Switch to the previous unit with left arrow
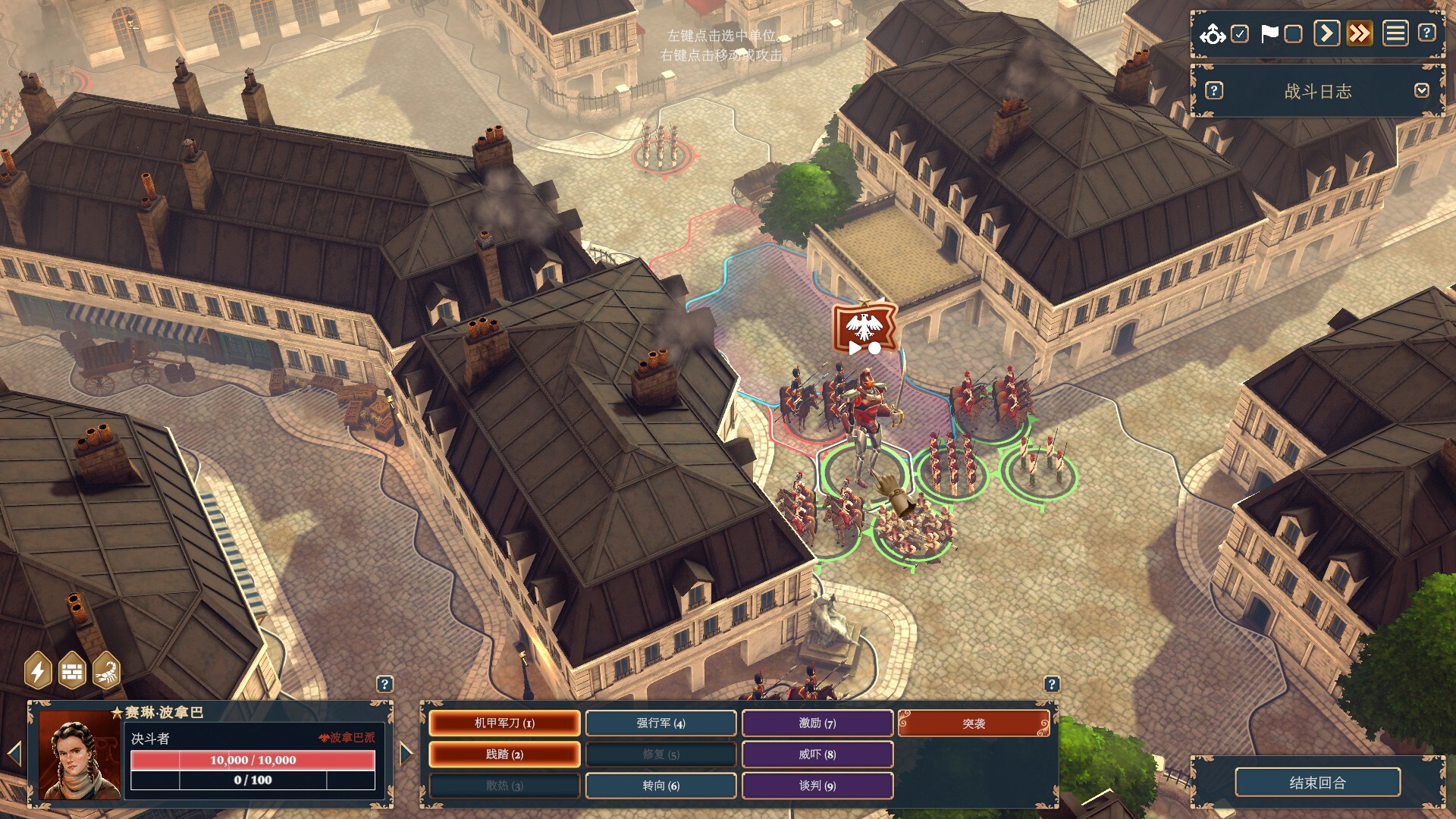The width and height of the screenshot is (1456, 819). coord(14,753)
